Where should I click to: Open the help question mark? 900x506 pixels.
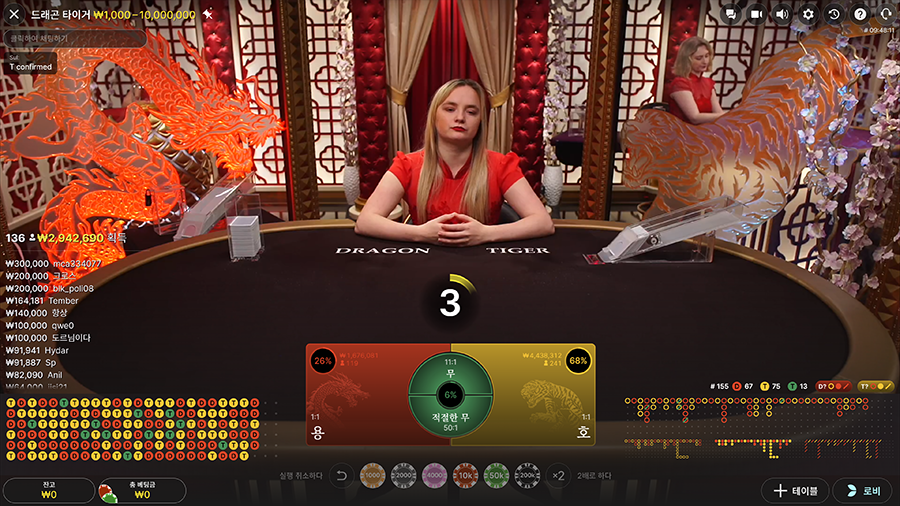pos(860,14)
